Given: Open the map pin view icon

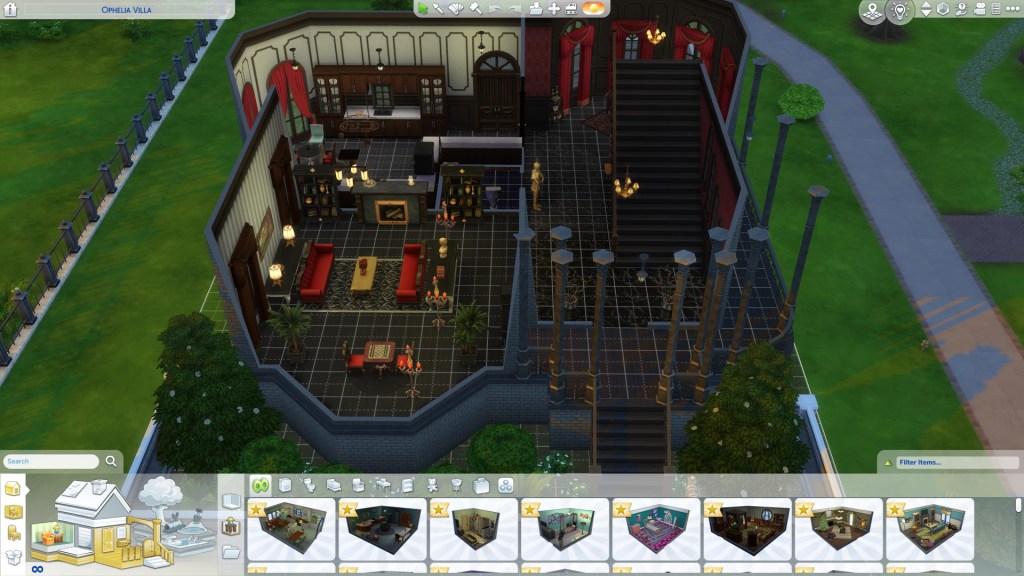Looking at the screenshot, I should 872,11.
